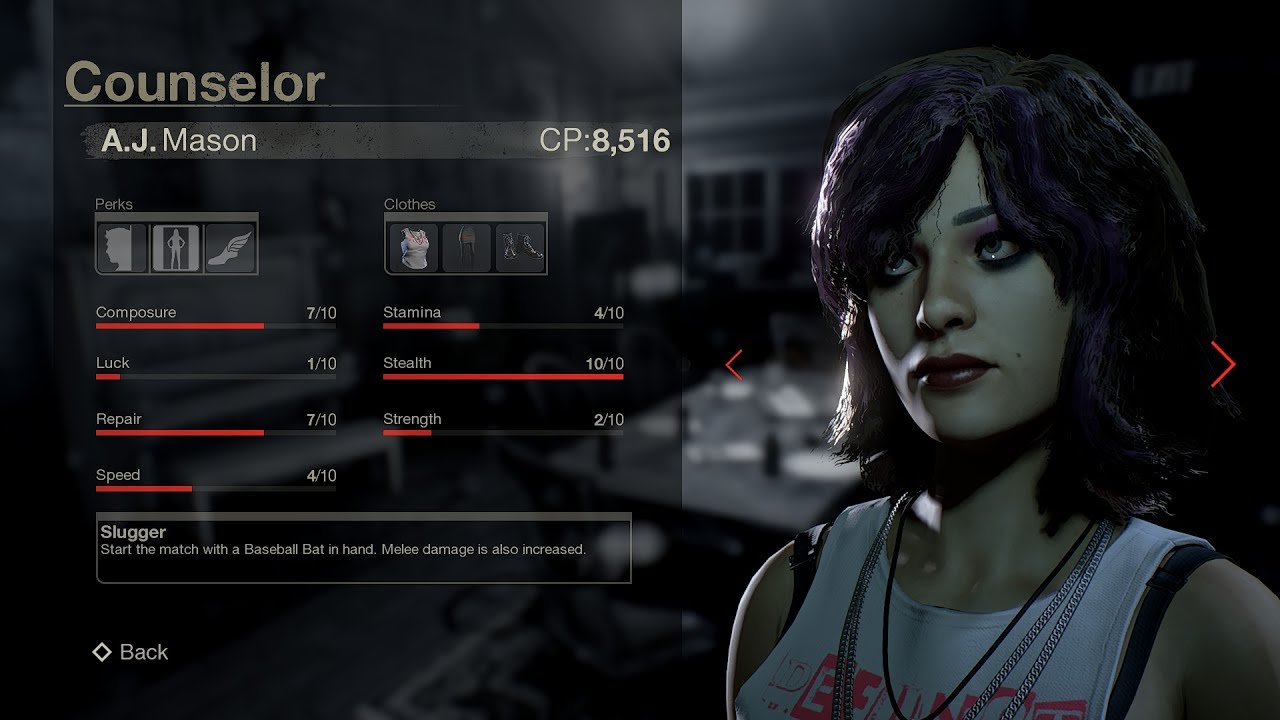Choose the standing figure perk slot

coord(176,247)
